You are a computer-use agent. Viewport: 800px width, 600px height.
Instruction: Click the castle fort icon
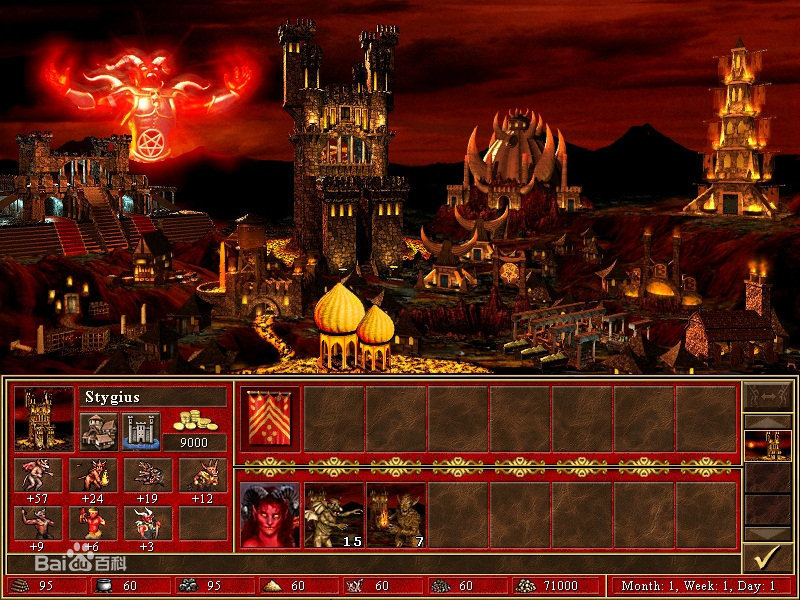pyautogui.click(x=141, y=431)
